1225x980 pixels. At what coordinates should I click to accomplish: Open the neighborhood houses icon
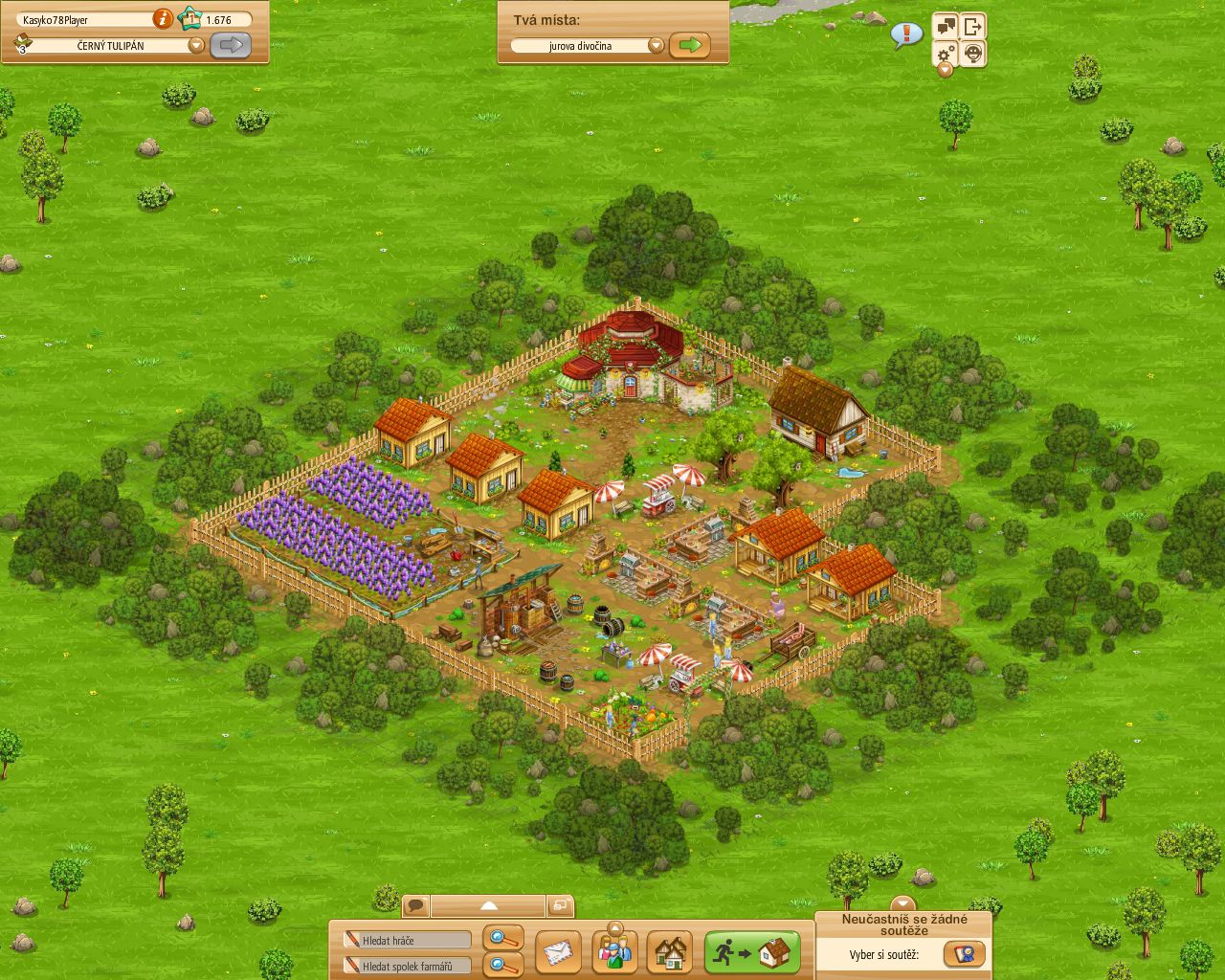coord(671,952)
